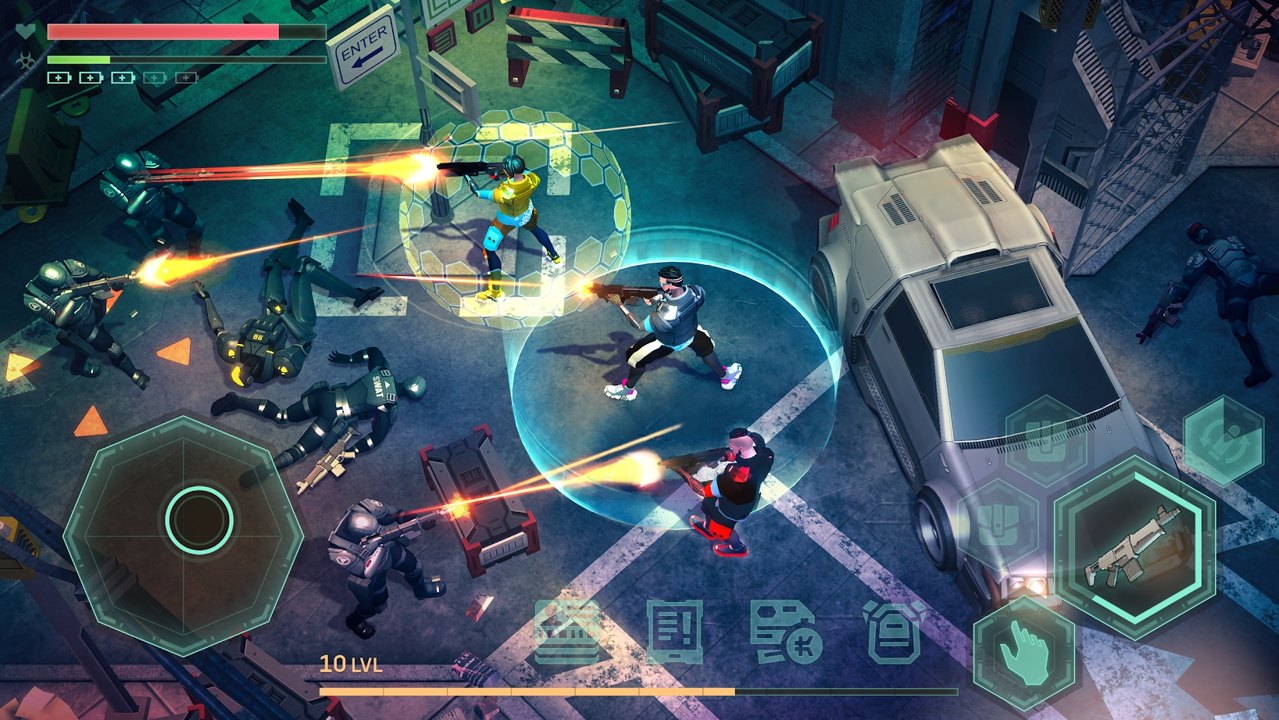Activate the circular-arrows swap hexagon button

[x=1224, y=440]
